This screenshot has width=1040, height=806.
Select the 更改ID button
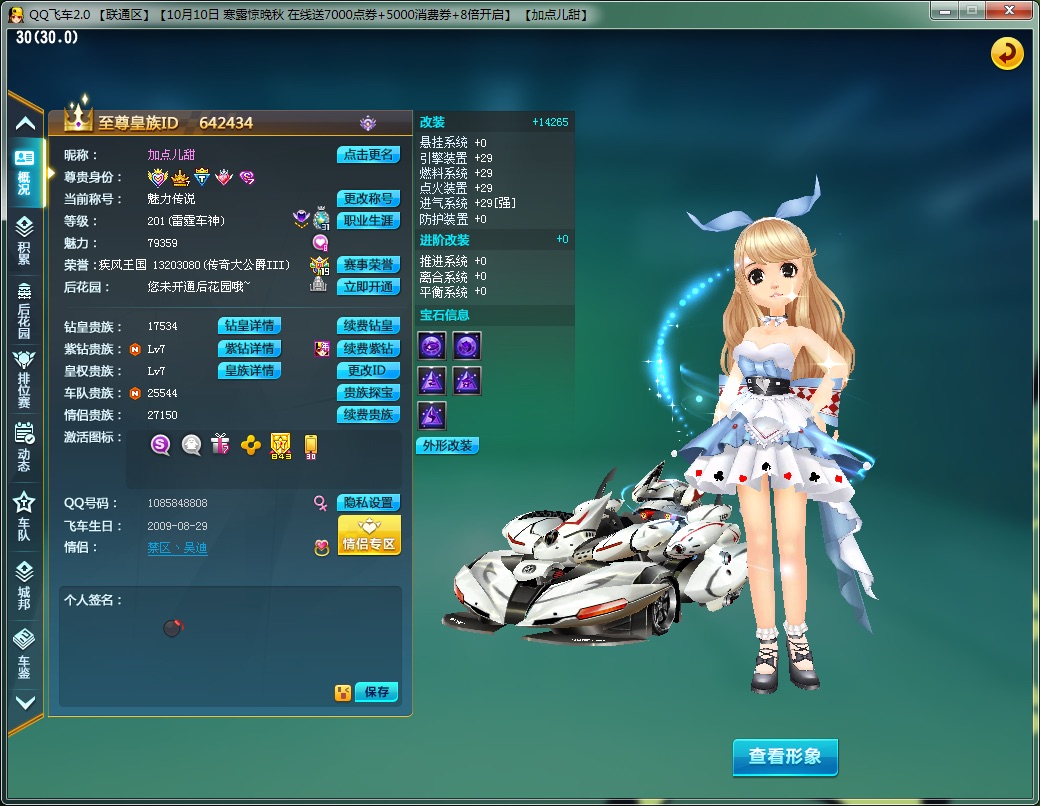pyautogui.click(x=368, y=371)
